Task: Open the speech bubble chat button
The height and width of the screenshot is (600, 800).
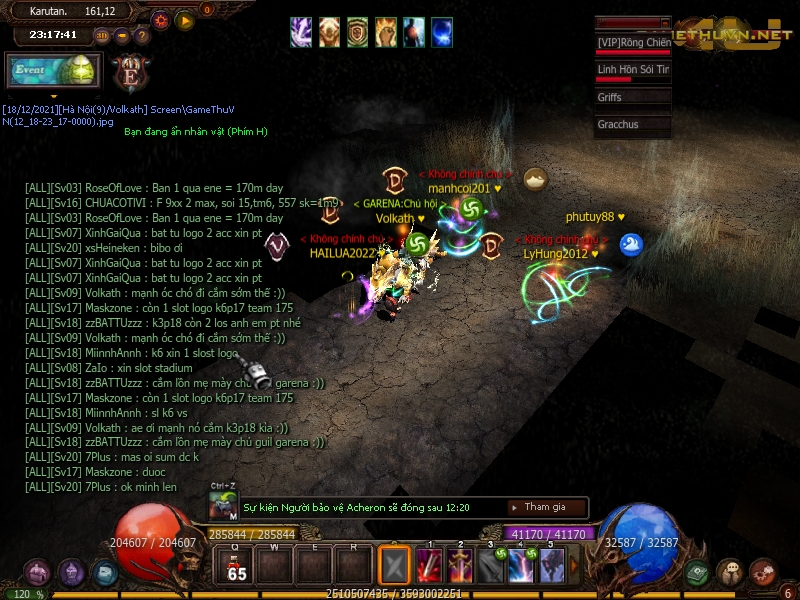Action: coord(729,572)
